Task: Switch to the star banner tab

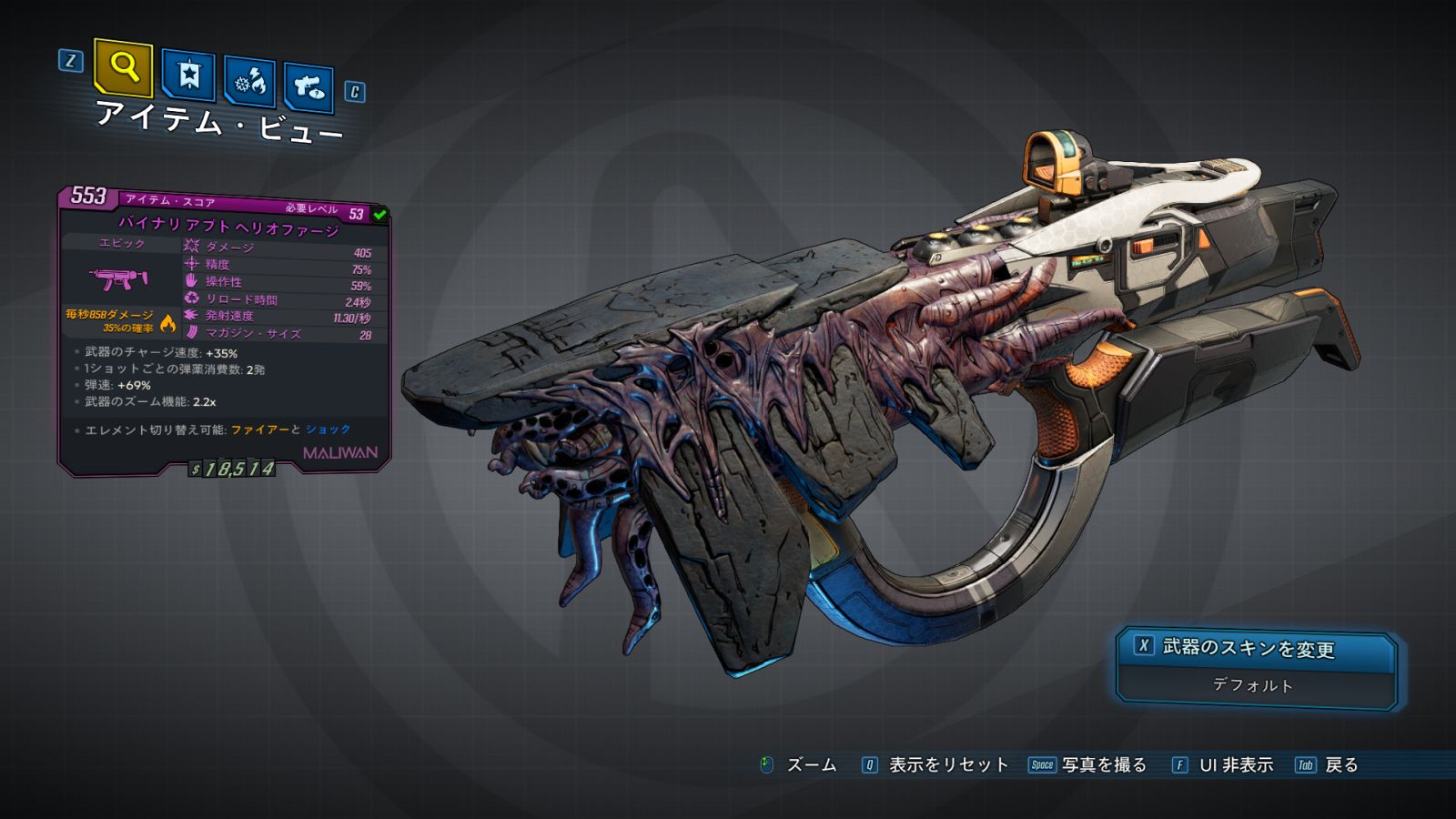Action: [188, 76]
